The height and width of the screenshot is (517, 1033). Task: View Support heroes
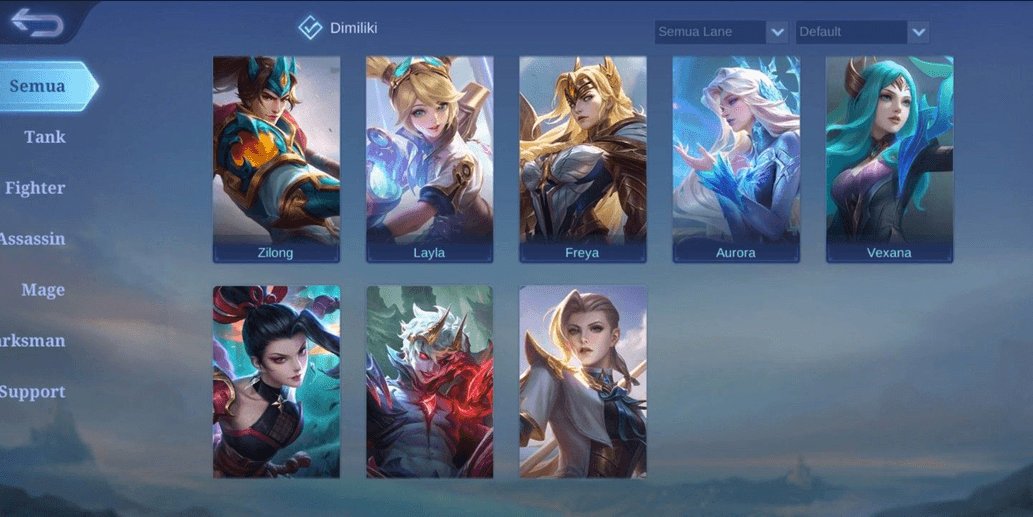click(33, 392)
